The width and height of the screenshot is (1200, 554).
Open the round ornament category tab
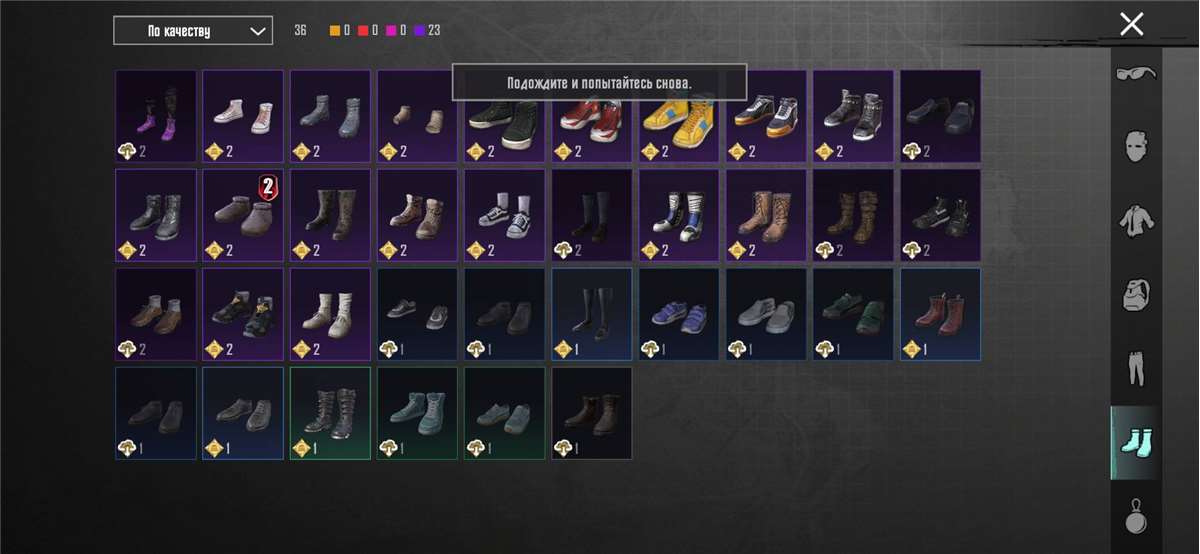[x=1136, y=517]
